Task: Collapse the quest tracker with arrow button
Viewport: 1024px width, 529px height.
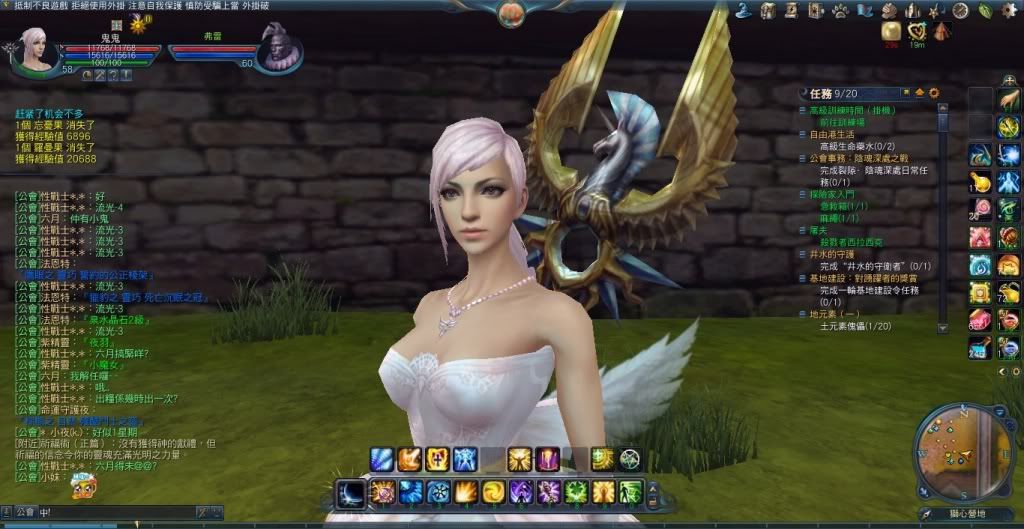Action: pyautogui.click(x=919, y=93)
